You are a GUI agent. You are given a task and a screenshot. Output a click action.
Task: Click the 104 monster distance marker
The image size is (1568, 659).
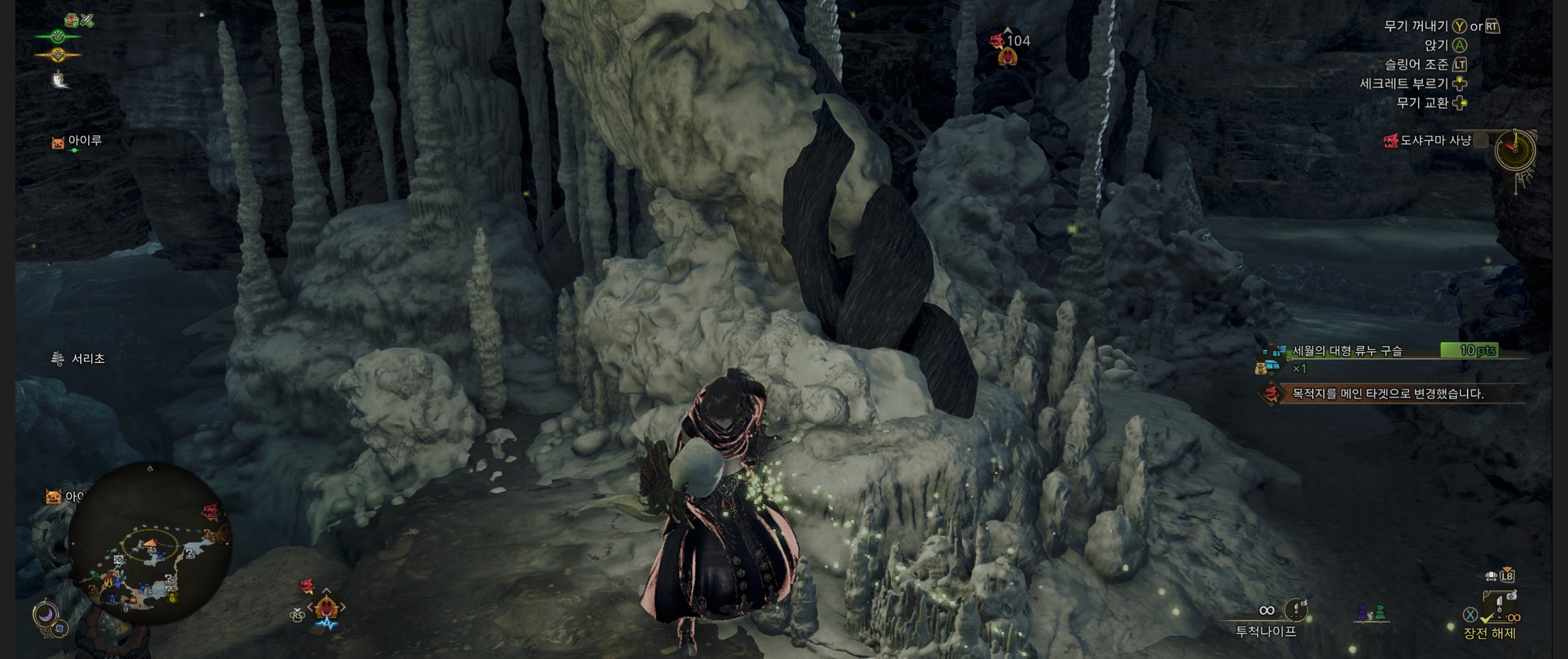[1011, 42]
